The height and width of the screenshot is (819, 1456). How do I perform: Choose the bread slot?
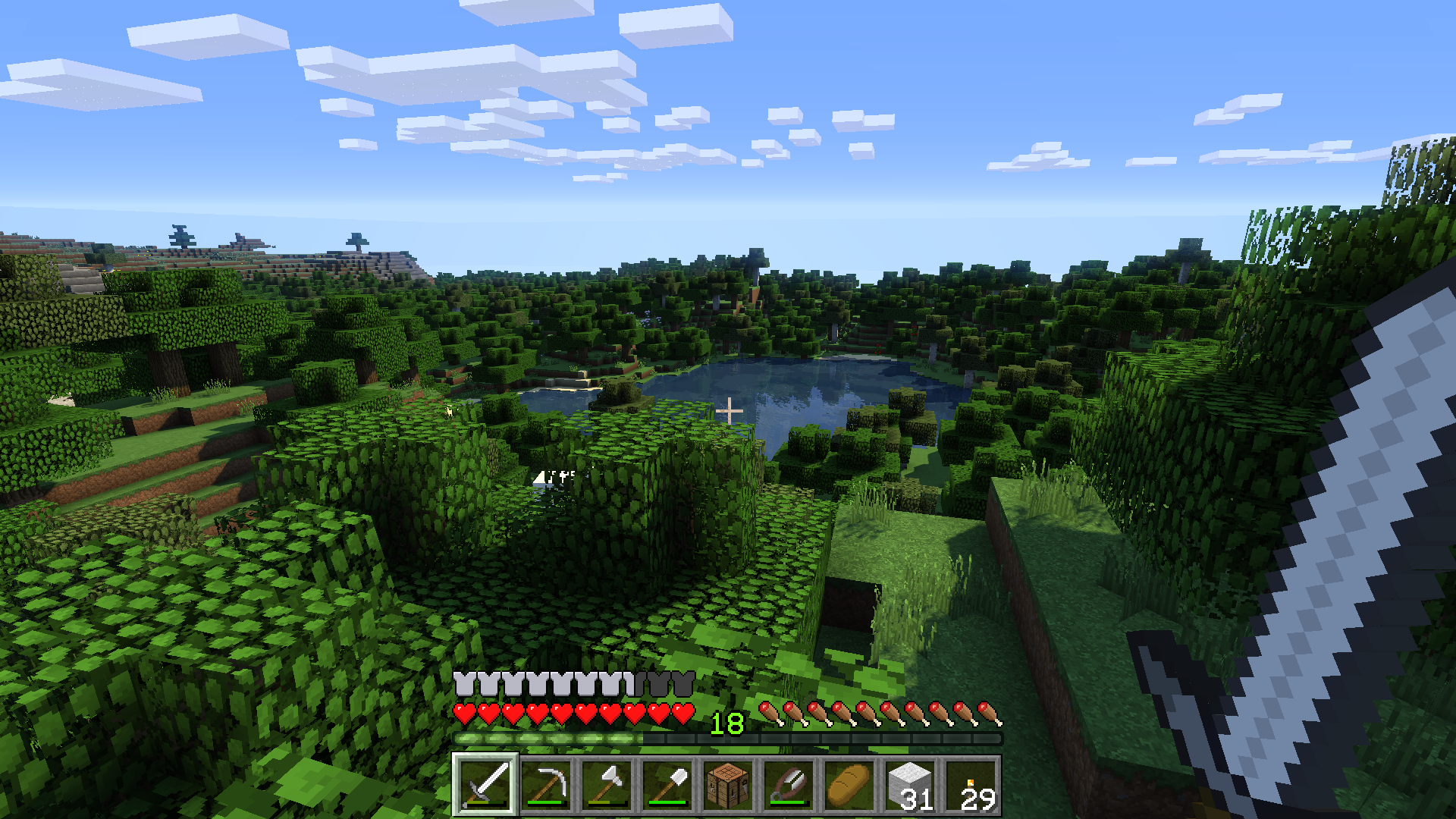click(x=849, y=784)
